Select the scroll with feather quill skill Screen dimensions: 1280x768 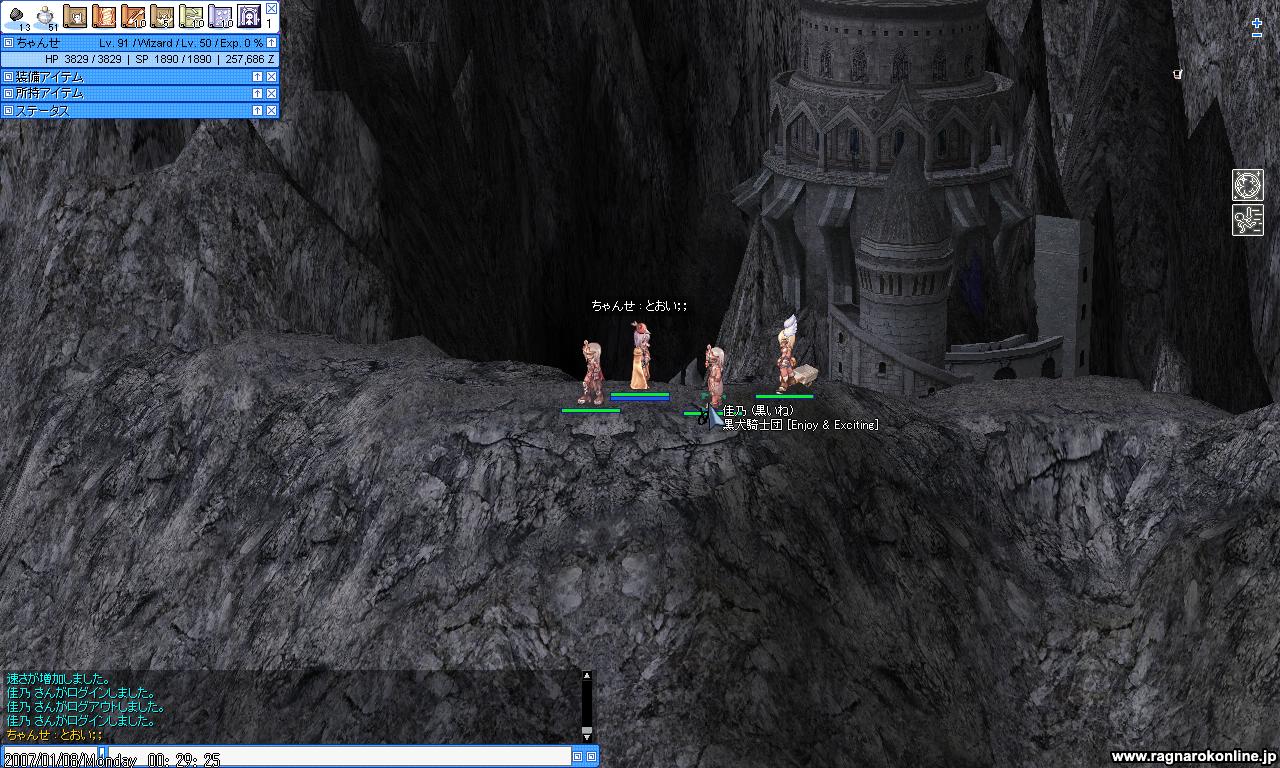click(133, 16)
